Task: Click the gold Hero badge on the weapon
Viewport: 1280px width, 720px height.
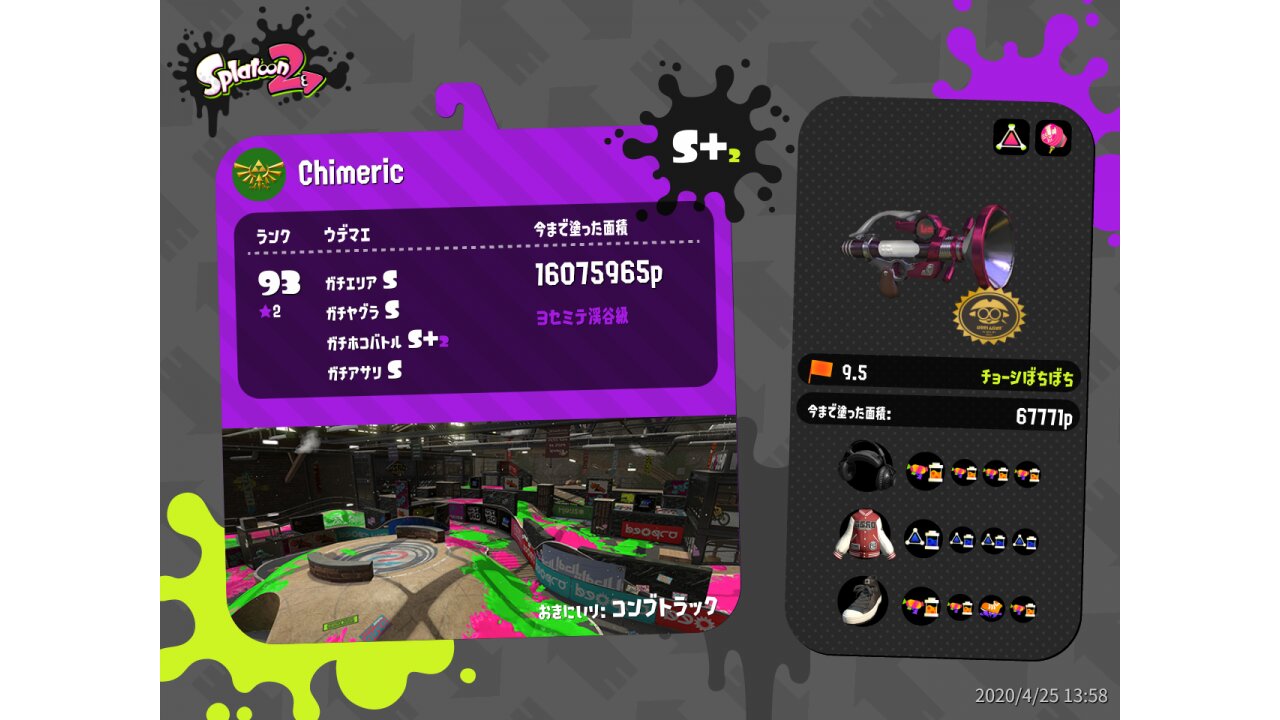Action: coord(989,315)
